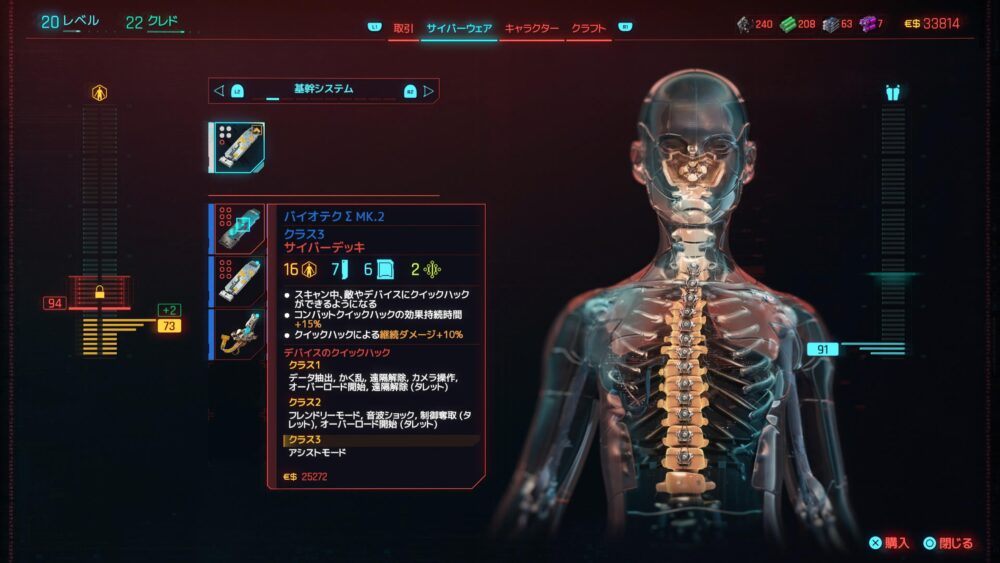The height and width of the screenshot is (563, 1000).
Task: Click the 購入 purchase button
Action: pos(889,543)
